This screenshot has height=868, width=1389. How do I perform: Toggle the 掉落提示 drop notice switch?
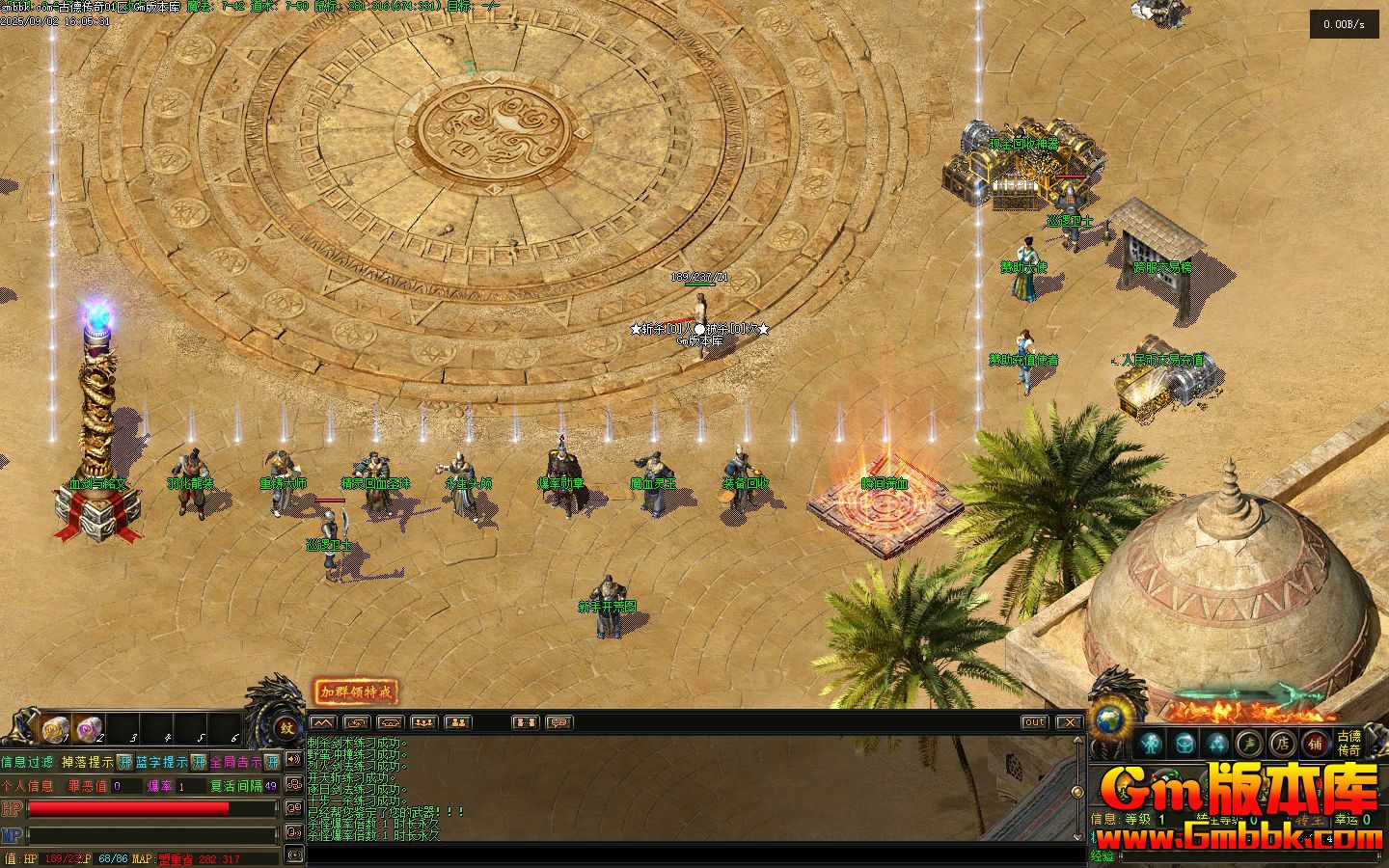(x=124, y=762)
